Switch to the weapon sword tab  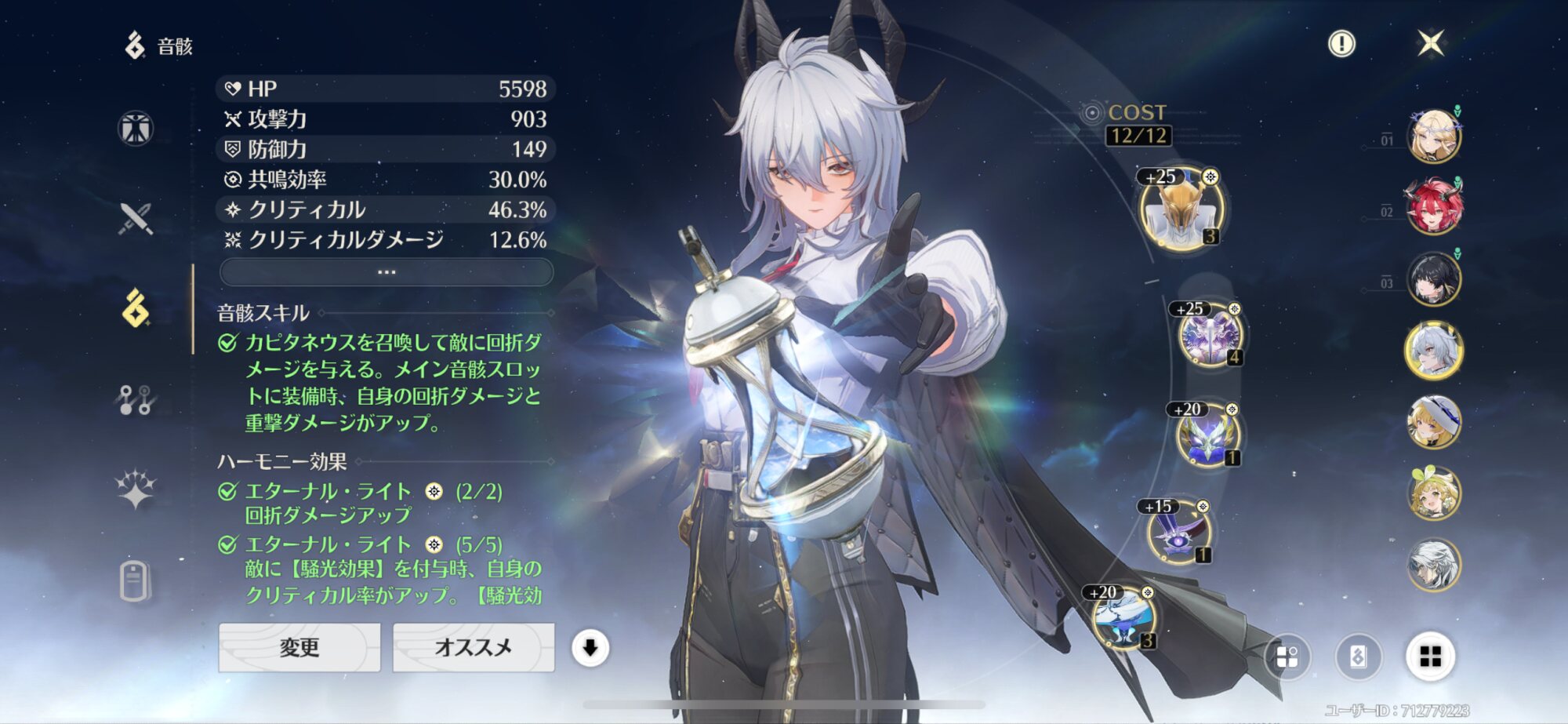coord(136,219)
